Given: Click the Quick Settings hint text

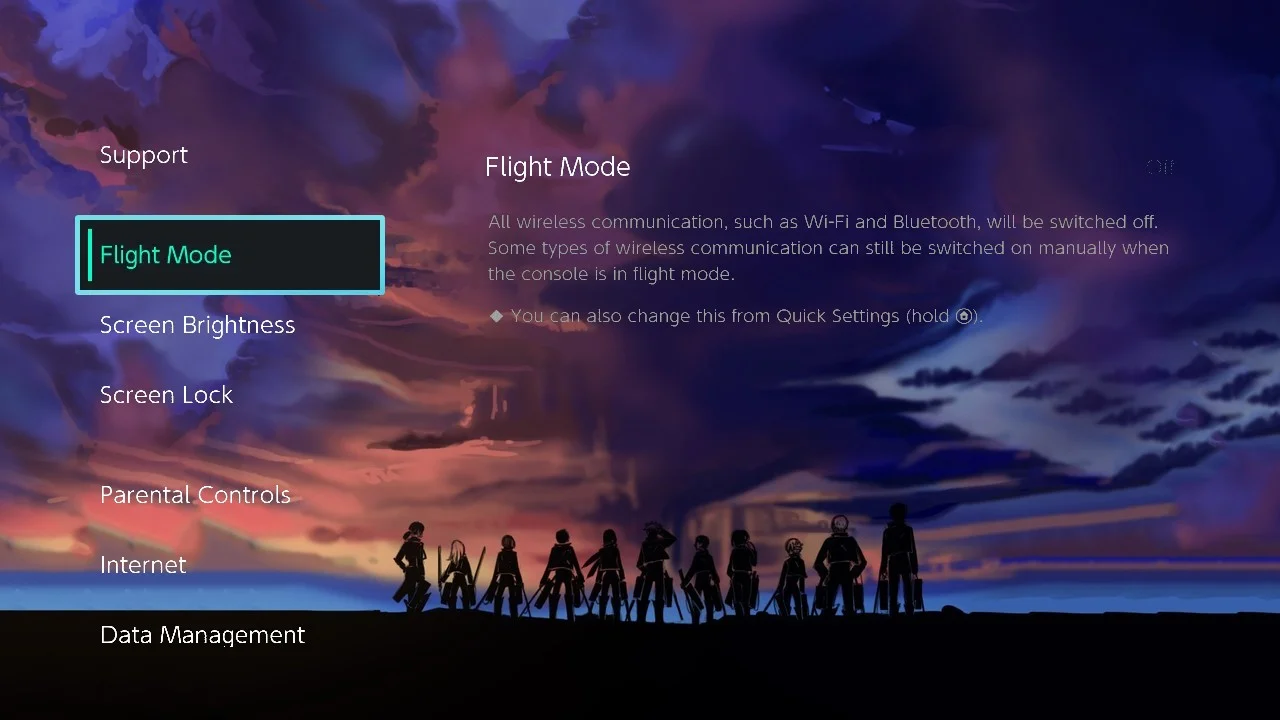Looking at the screenshot, I should [x=735, y=315].
